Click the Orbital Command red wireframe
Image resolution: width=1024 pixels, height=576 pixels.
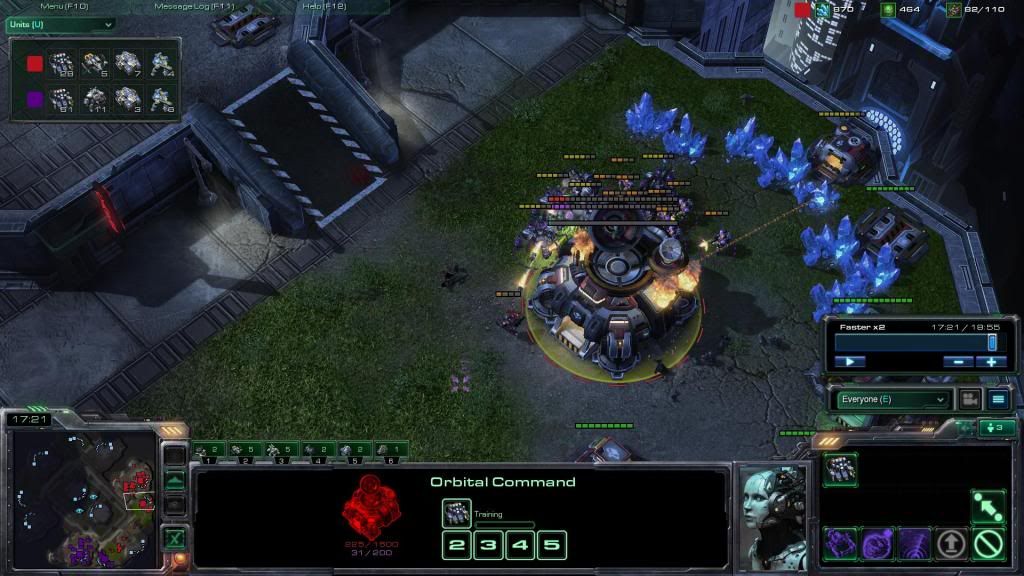coord(371,504)
